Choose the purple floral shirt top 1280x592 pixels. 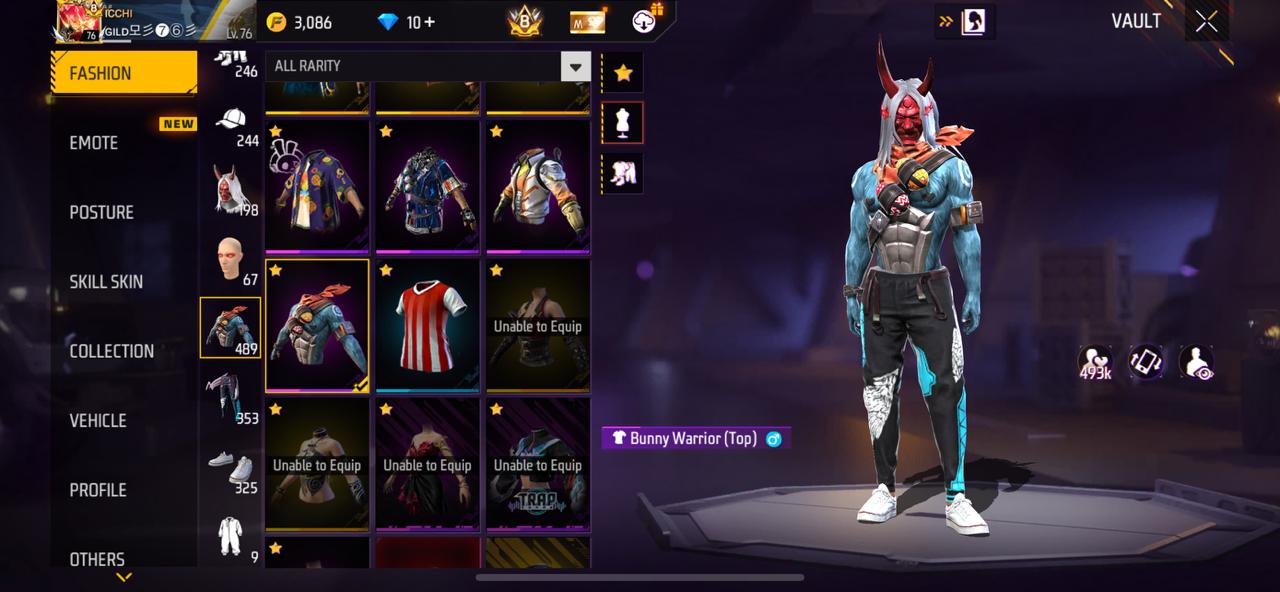317,186
